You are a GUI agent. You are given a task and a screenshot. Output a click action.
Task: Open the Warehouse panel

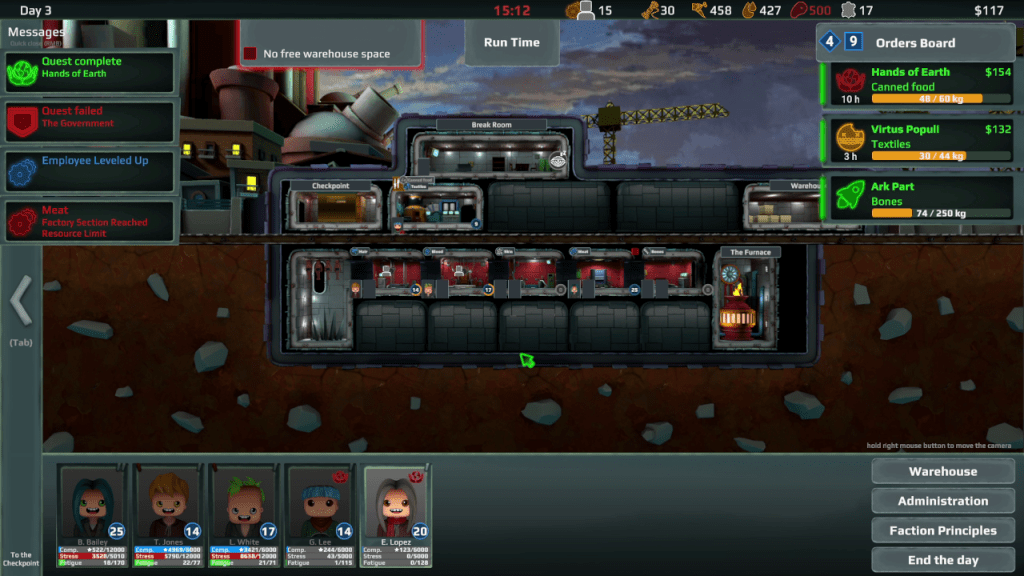coord(942,472)
